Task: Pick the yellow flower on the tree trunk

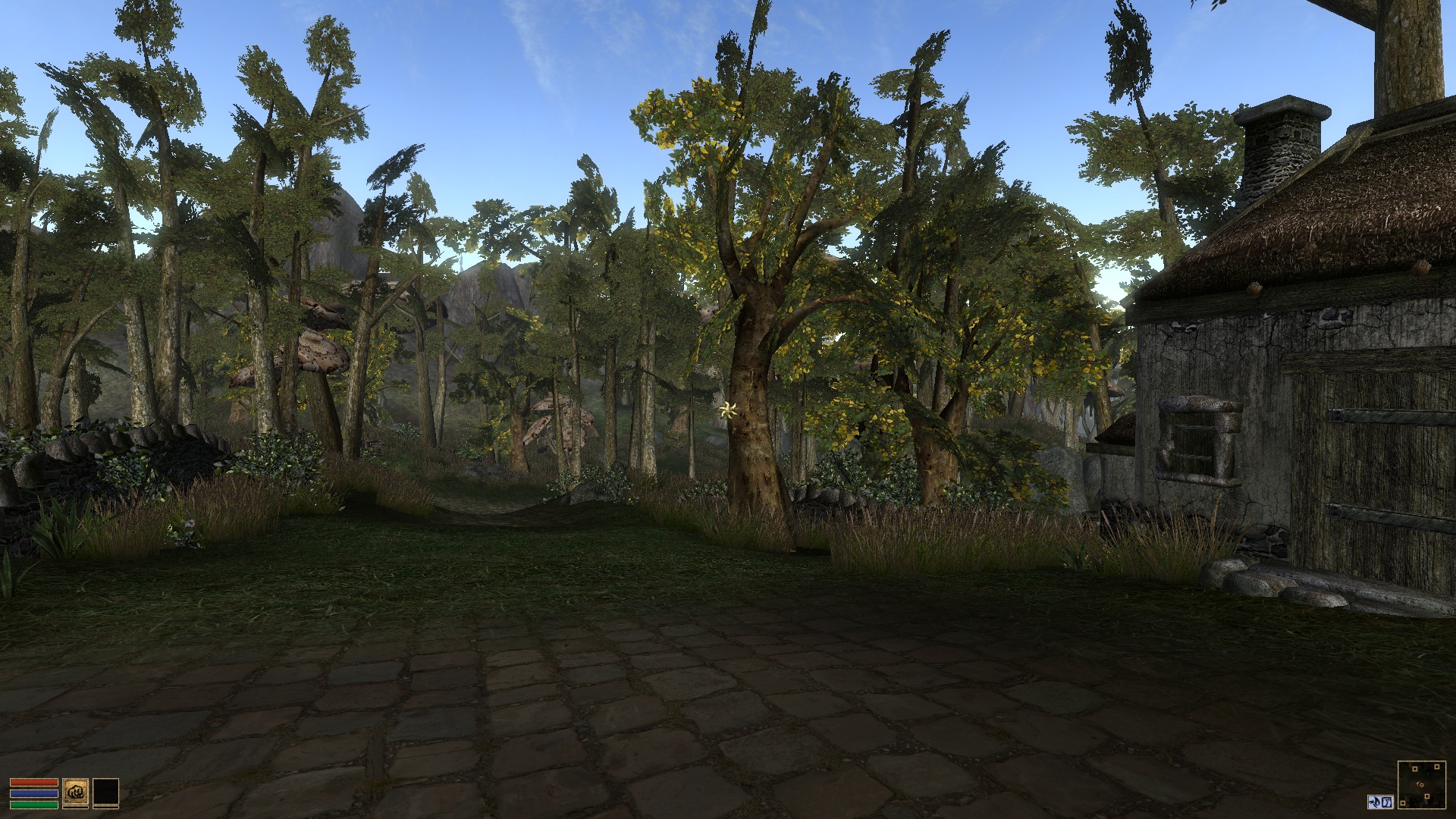Action: (727, 410)
